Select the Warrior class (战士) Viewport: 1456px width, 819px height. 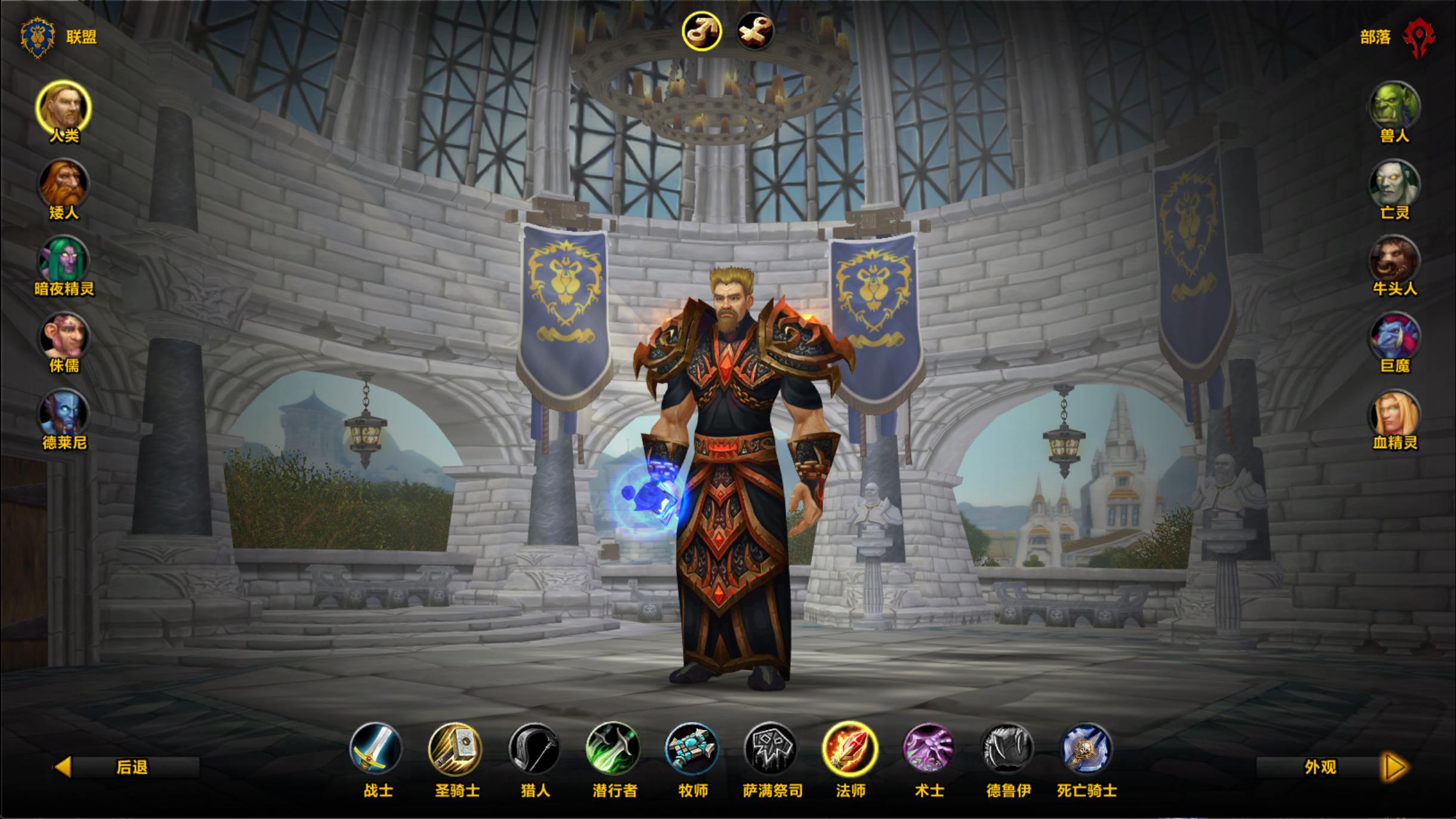pos(376,749)
